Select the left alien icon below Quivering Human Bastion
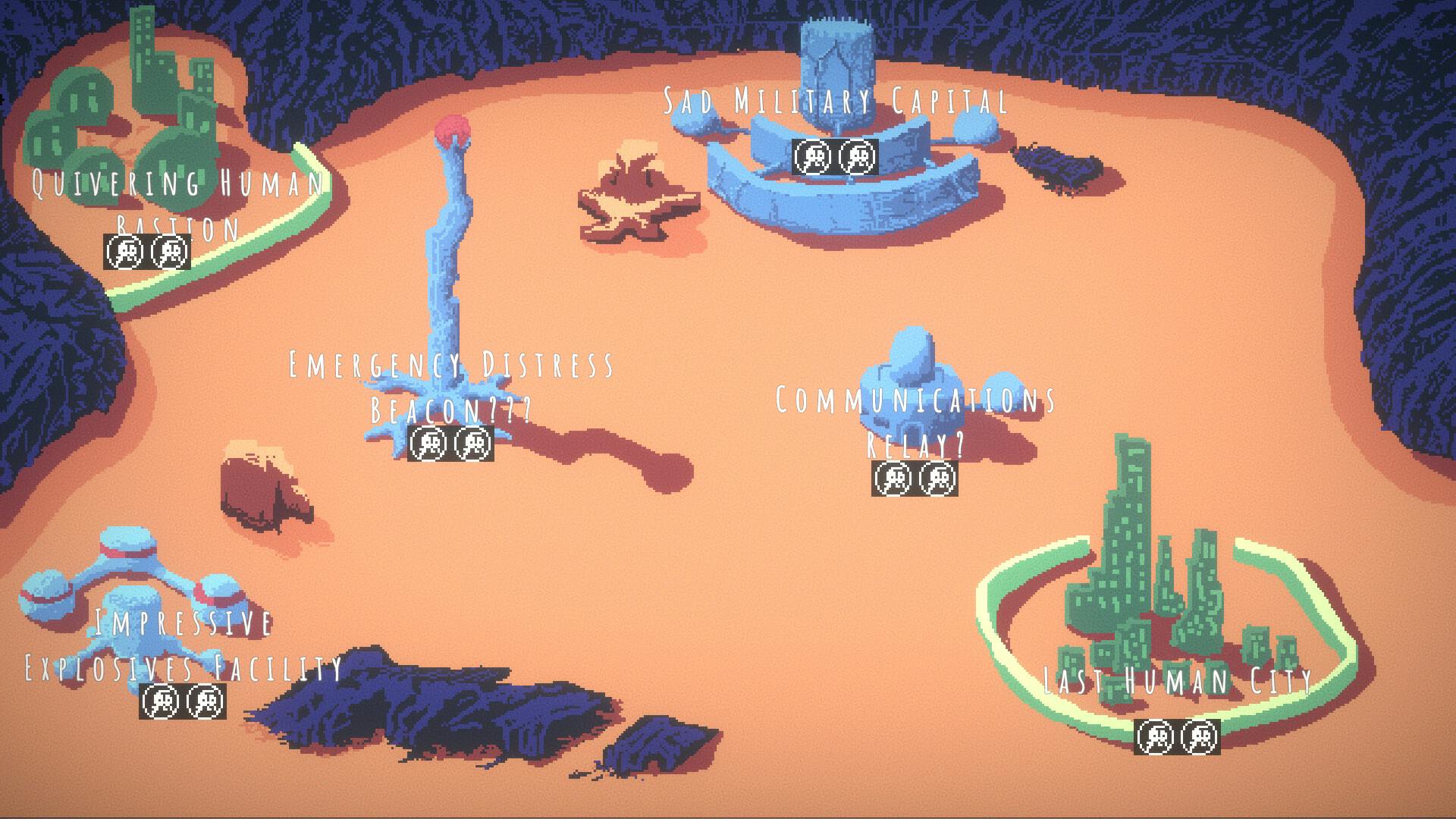This screenshot has width=1456, height=819. pyautogui.click(x=124, y=250)
